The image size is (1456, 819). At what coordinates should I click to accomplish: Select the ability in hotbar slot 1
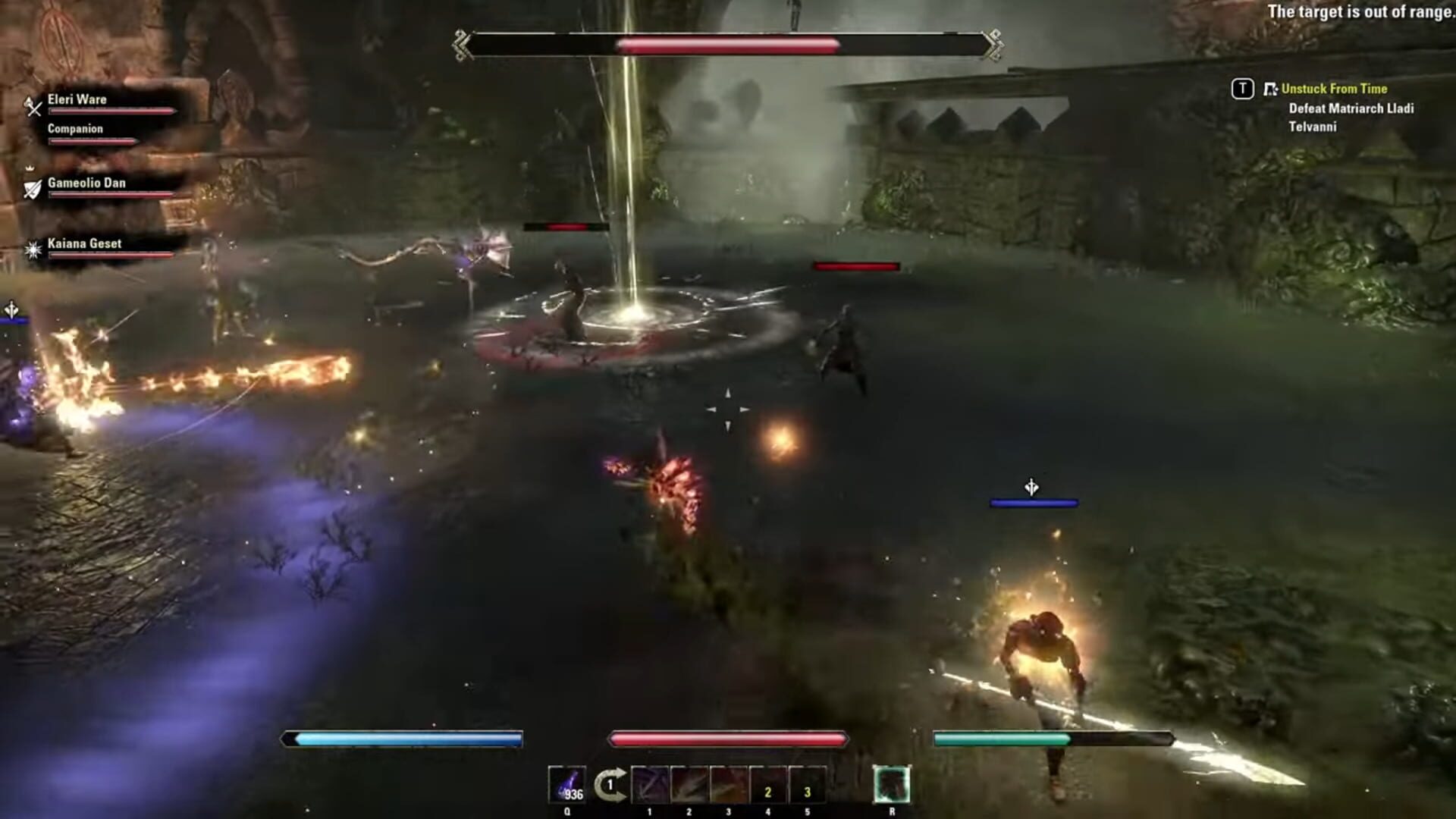(x=651, y=785)
